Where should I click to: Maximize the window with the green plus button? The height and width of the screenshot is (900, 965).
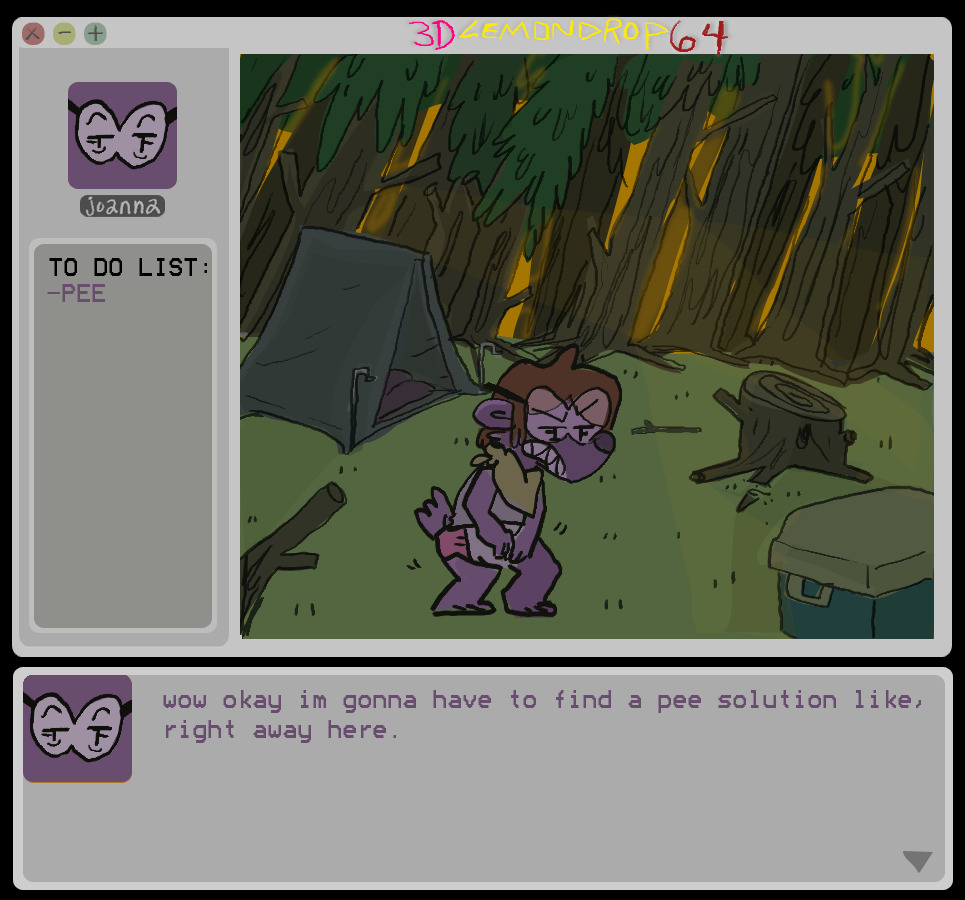pos(95,34)
